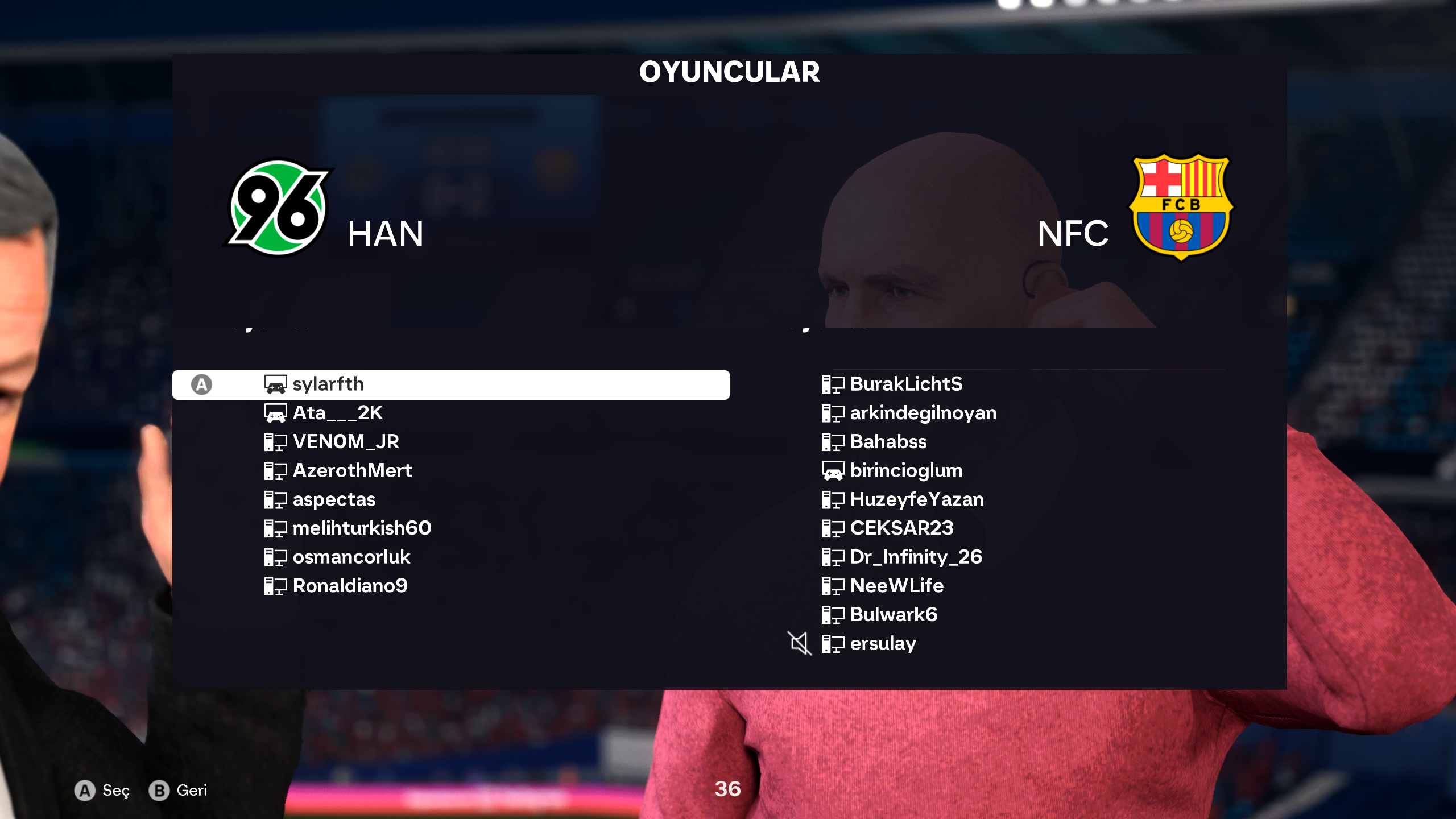
Task: Click on the Bahabss entry
Action: tap(888, 442)
